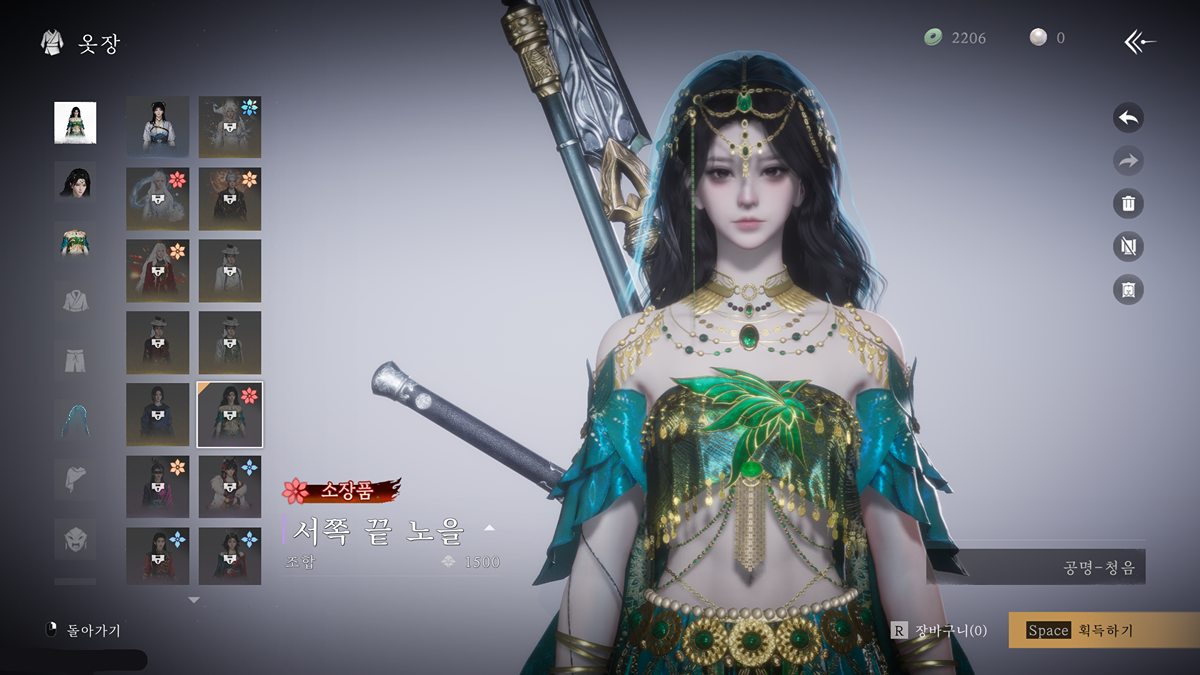Click 돌아가기 to return
This screenshot has width=1200, height=675.
tap(85, 631)
